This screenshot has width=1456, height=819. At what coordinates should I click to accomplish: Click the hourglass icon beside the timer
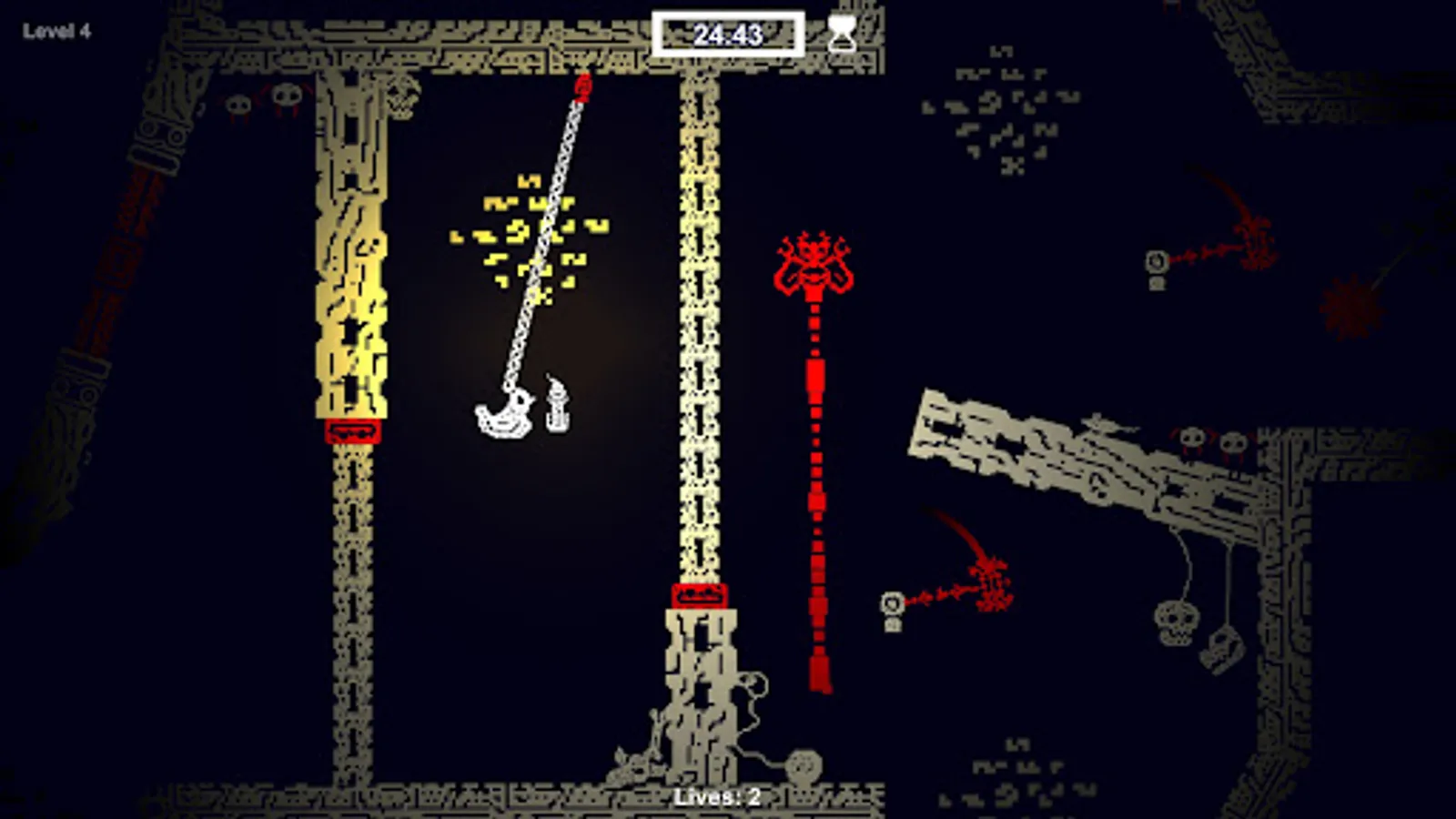pyautogui.click(x=842, y=32)
